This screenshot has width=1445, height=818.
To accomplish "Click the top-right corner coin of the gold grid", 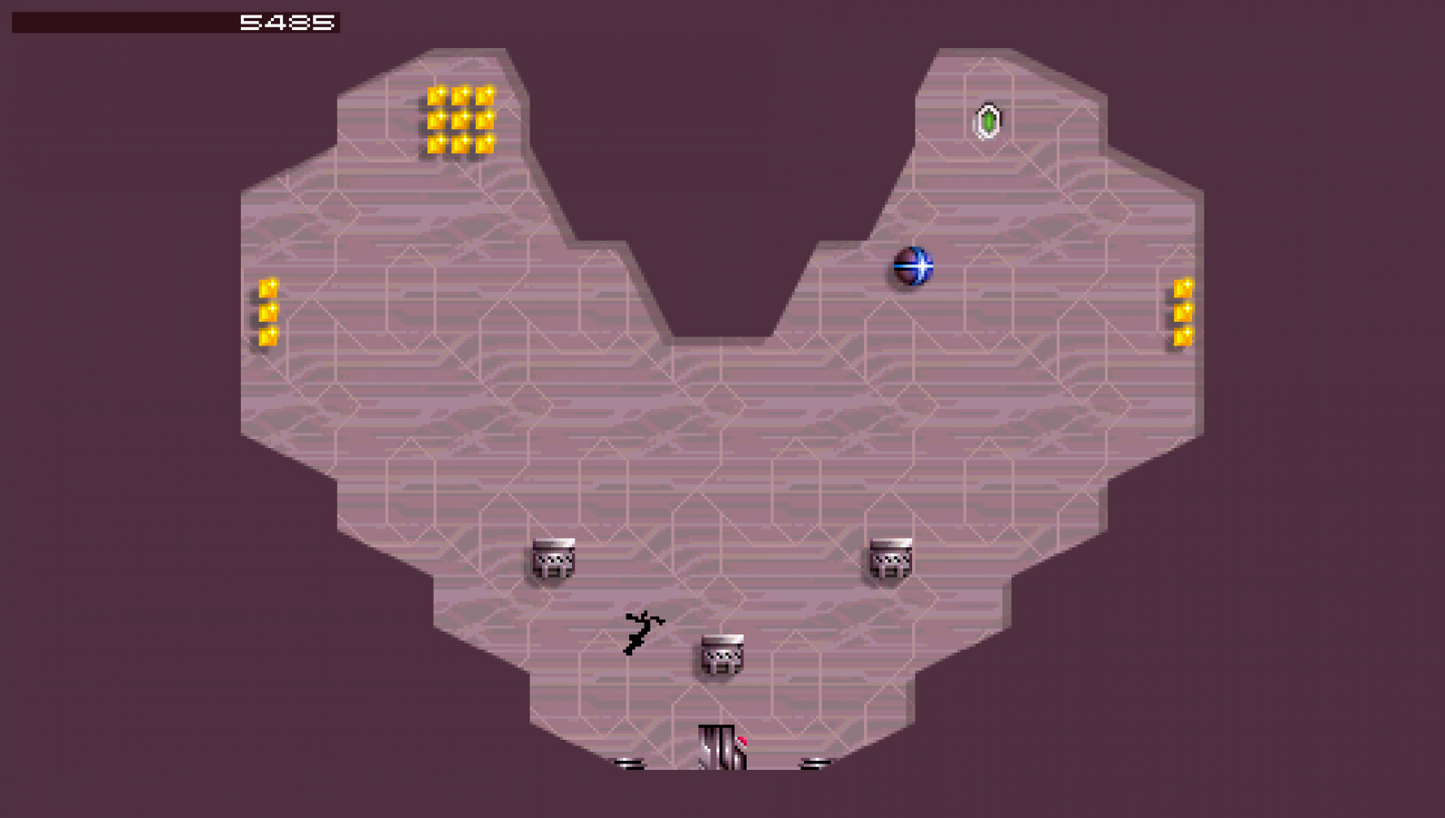I will click(x=487, y=94).
